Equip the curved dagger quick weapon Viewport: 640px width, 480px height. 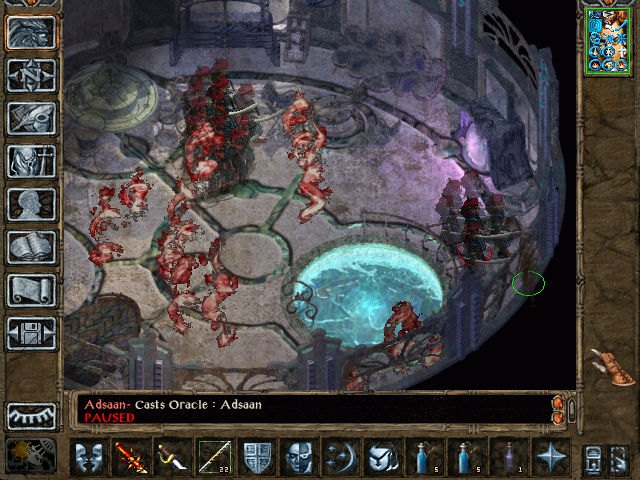pos(172,457)
